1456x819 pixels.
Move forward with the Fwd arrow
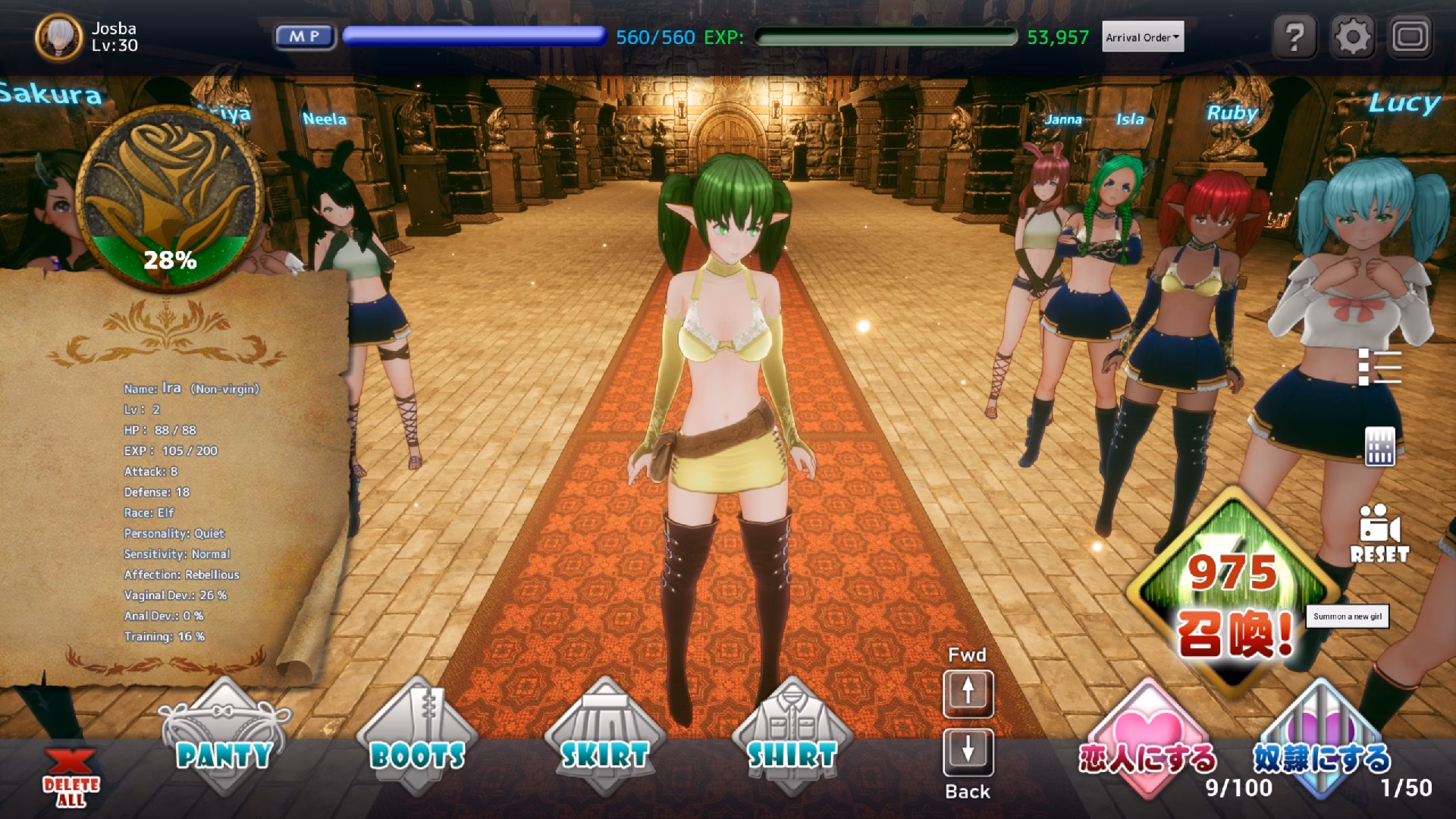tap(968, 692)
